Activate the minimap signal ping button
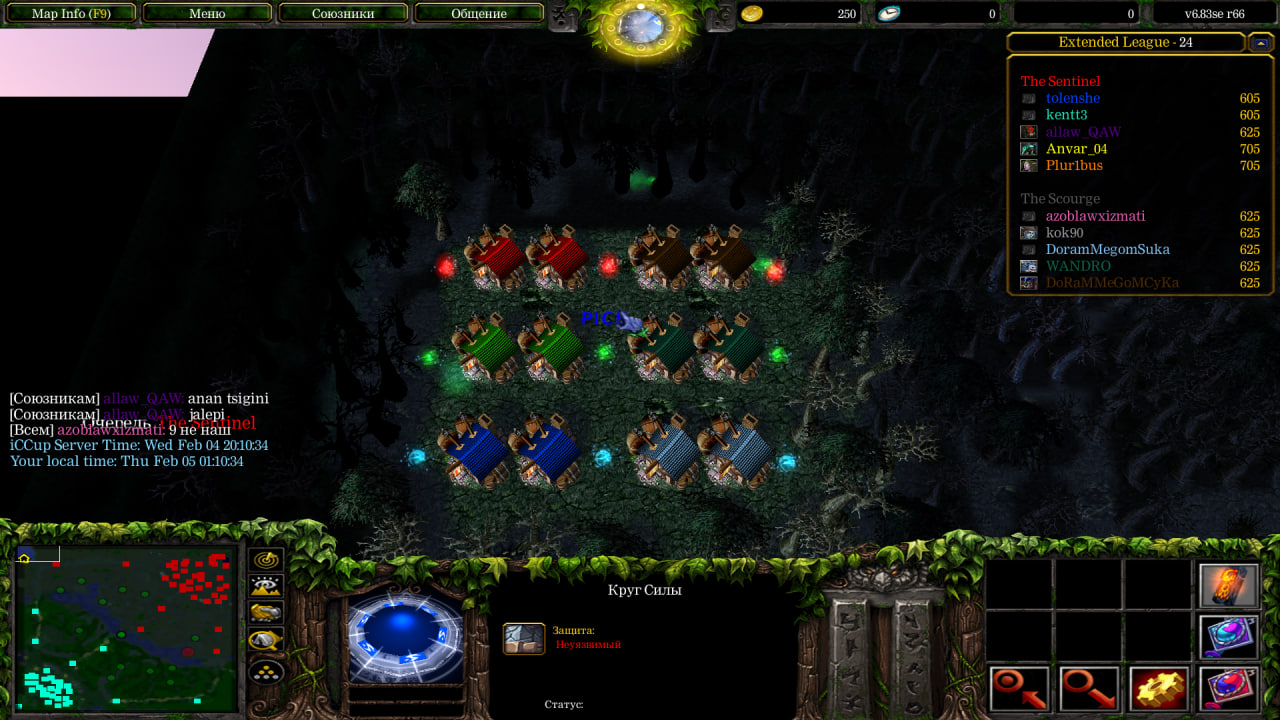Image resolution: width=1280 pixels, height=720 pixels. pos(266,560)
